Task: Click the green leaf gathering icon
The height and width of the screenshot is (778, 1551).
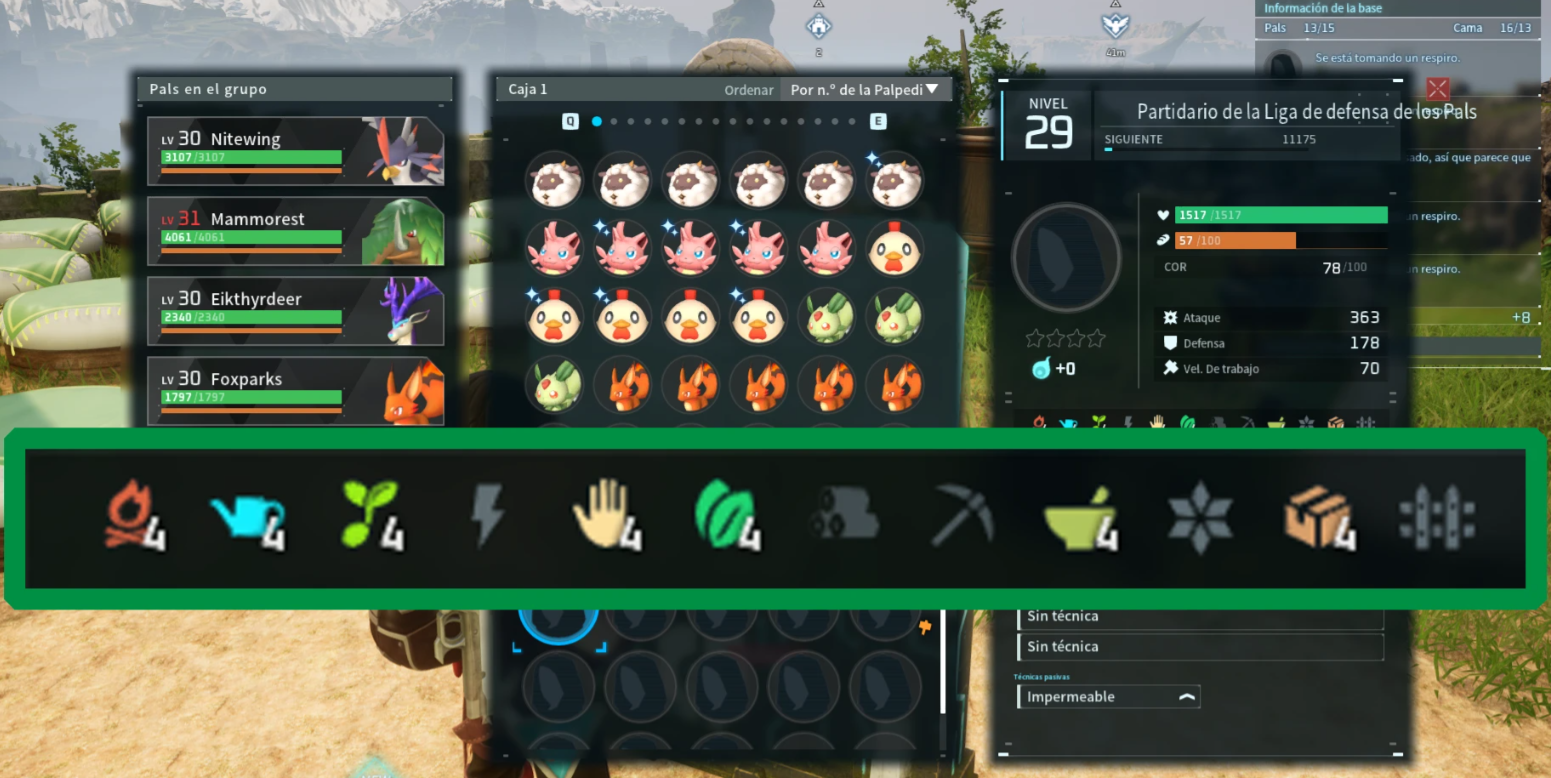Action: click(x=725, y=517)
